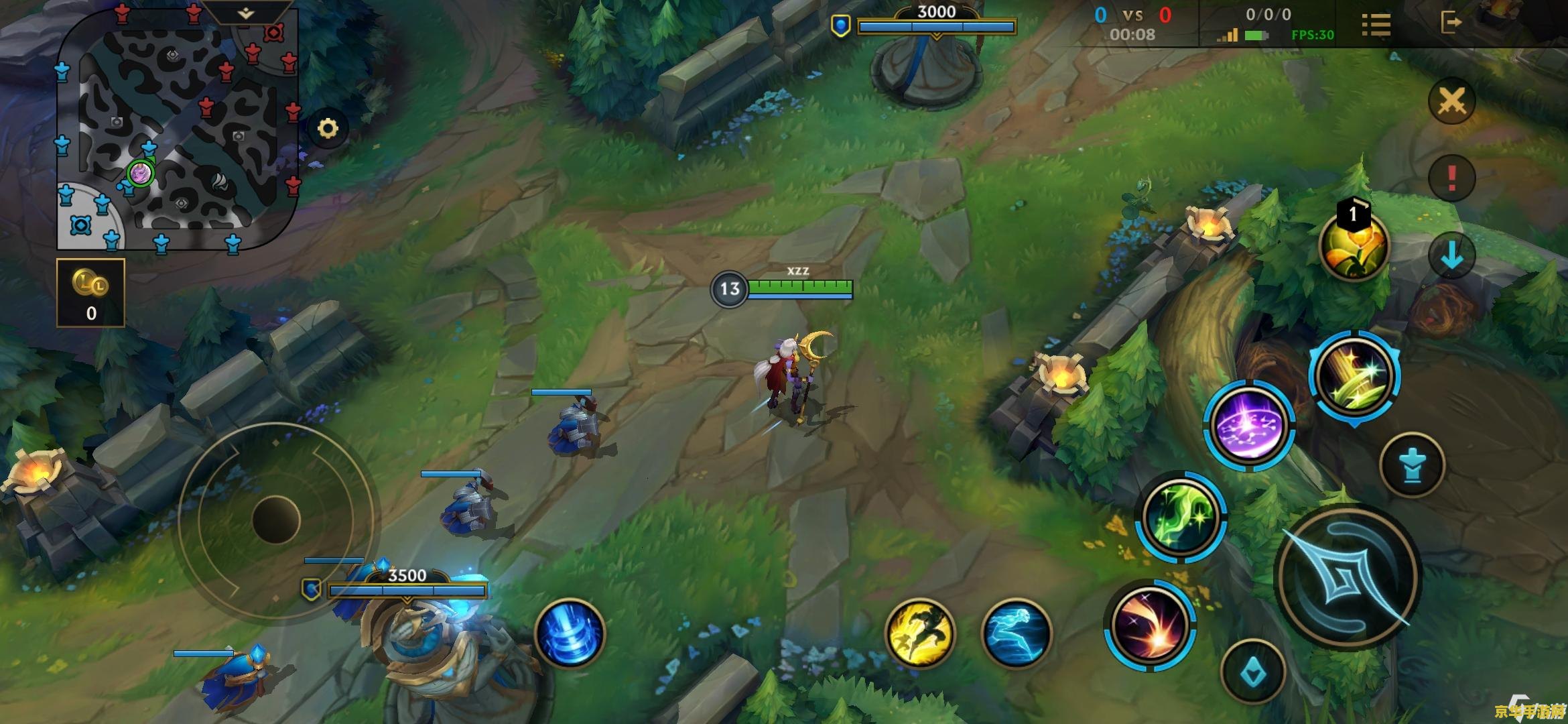Tap the crossed swords attack ping

coord(1451,102)
